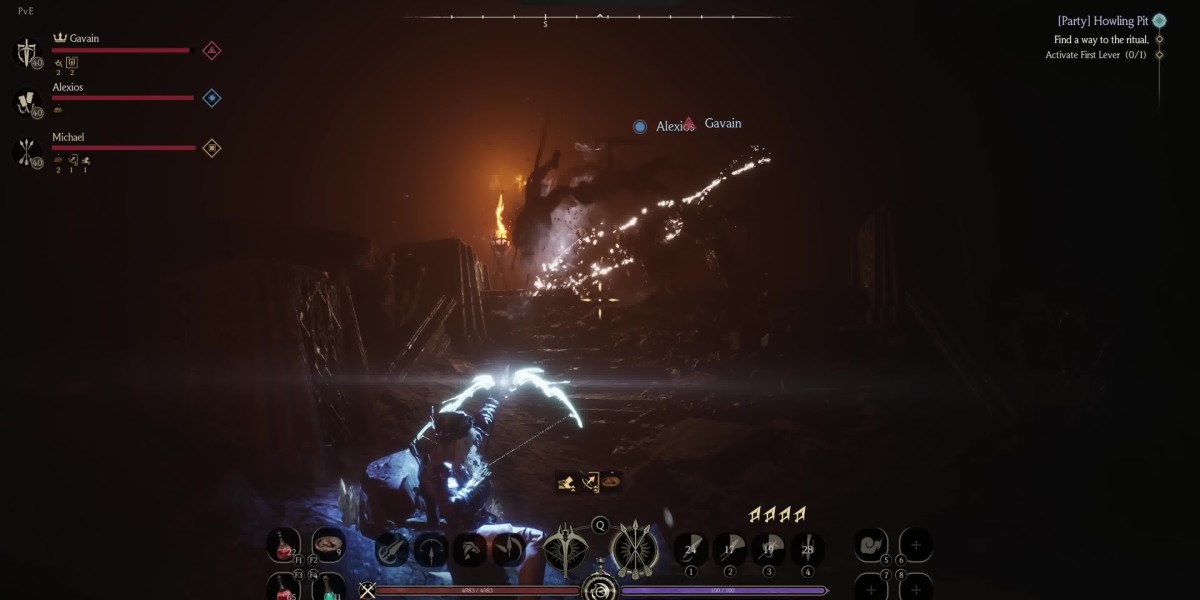Select the crossbow weapon stance icon
1200x600 pixels.
(566, 550)
